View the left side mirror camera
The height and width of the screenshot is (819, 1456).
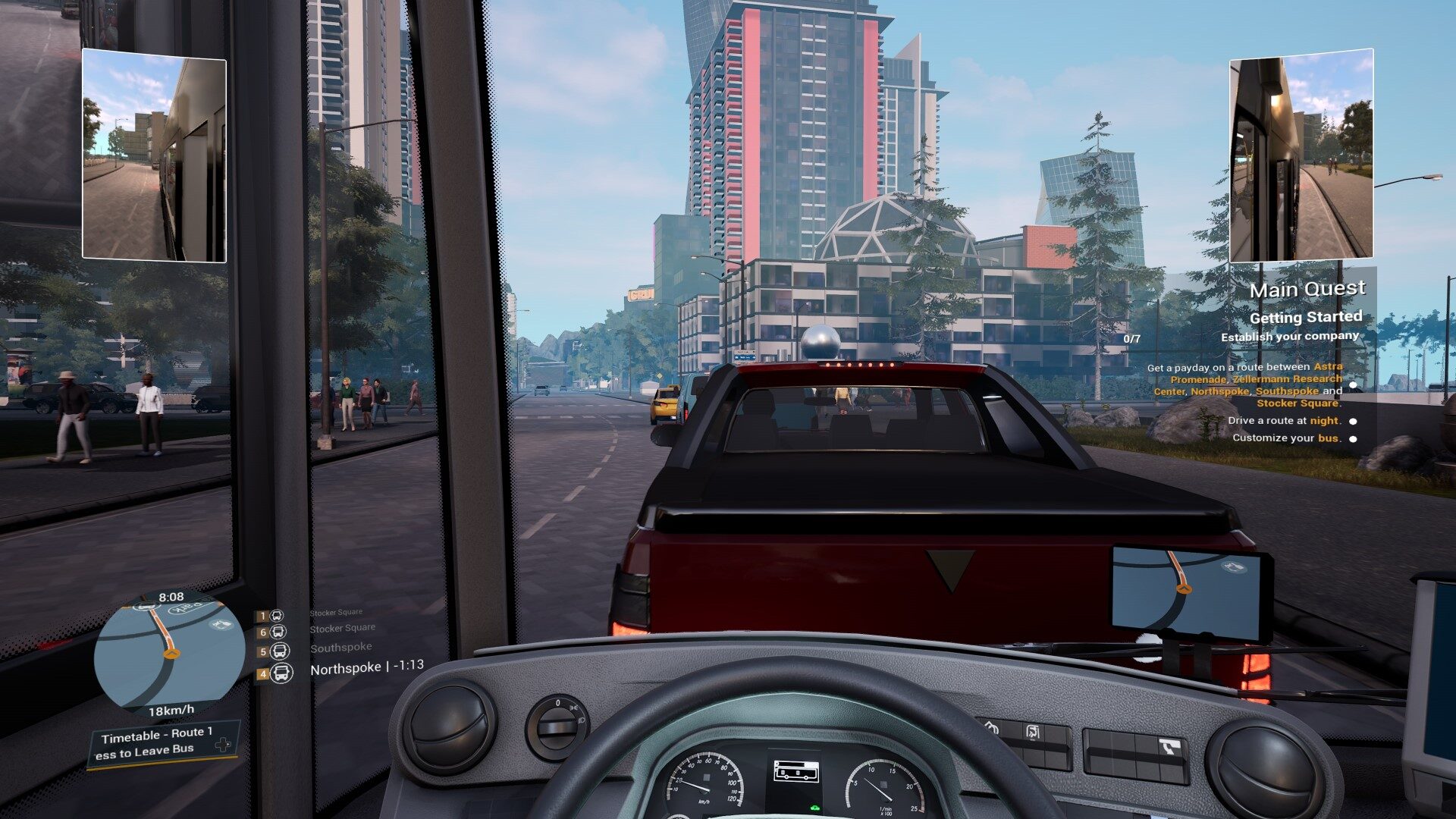[x=154, y=155]
